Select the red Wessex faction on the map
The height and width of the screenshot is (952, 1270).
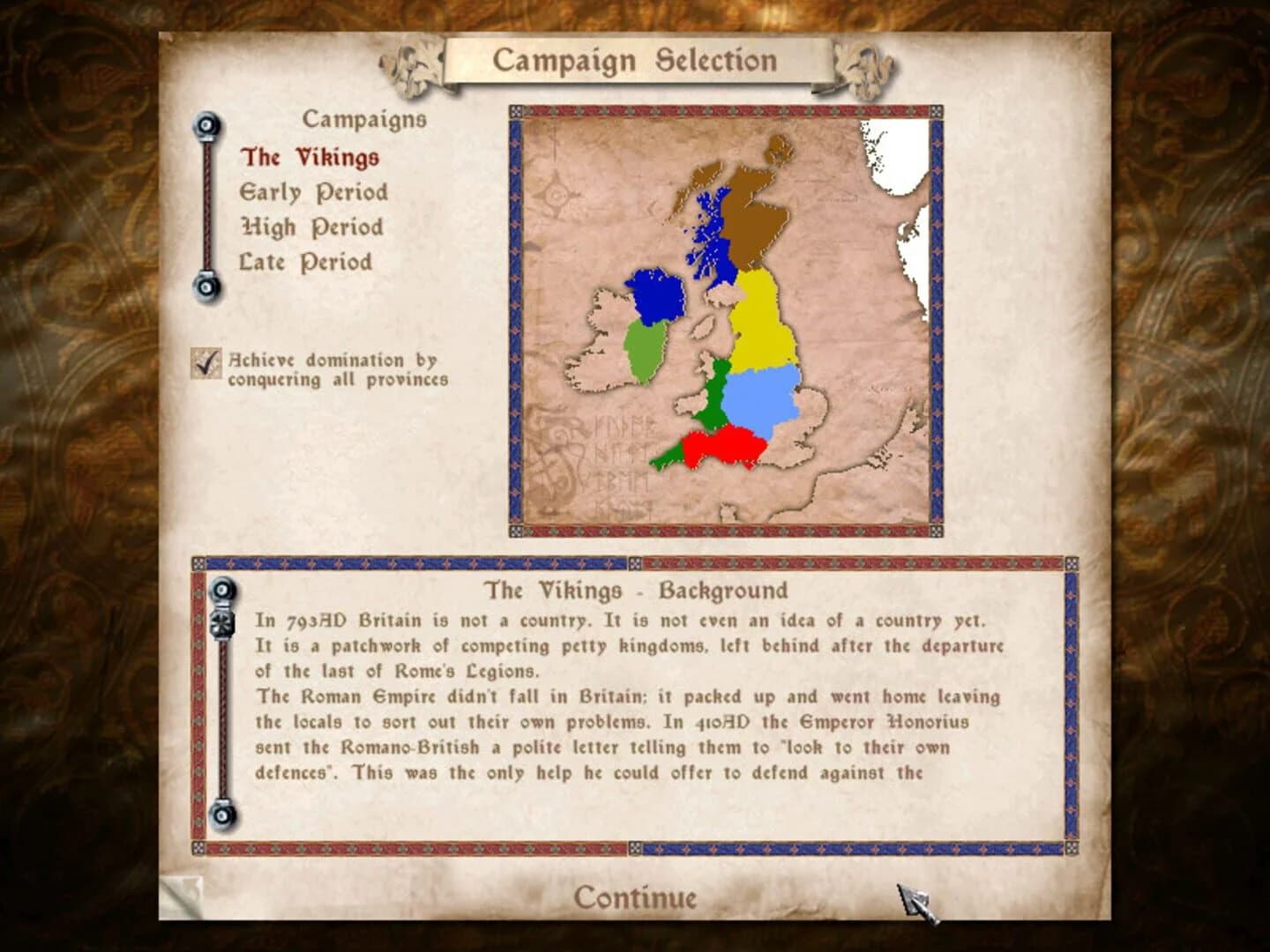pyautogui.click(x=728, y=443)
